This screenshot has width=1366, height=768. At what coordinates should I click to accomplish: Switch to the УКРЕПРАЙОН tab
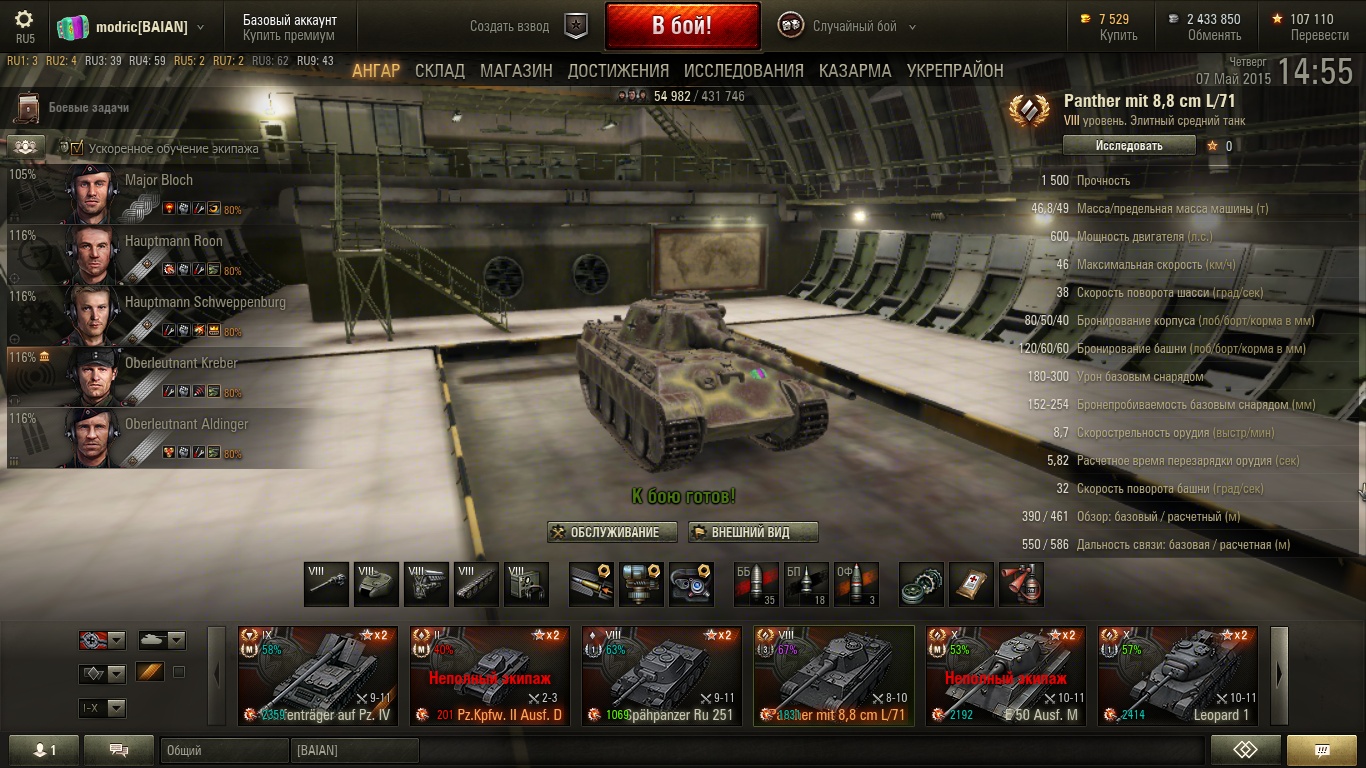click(955, 71)
